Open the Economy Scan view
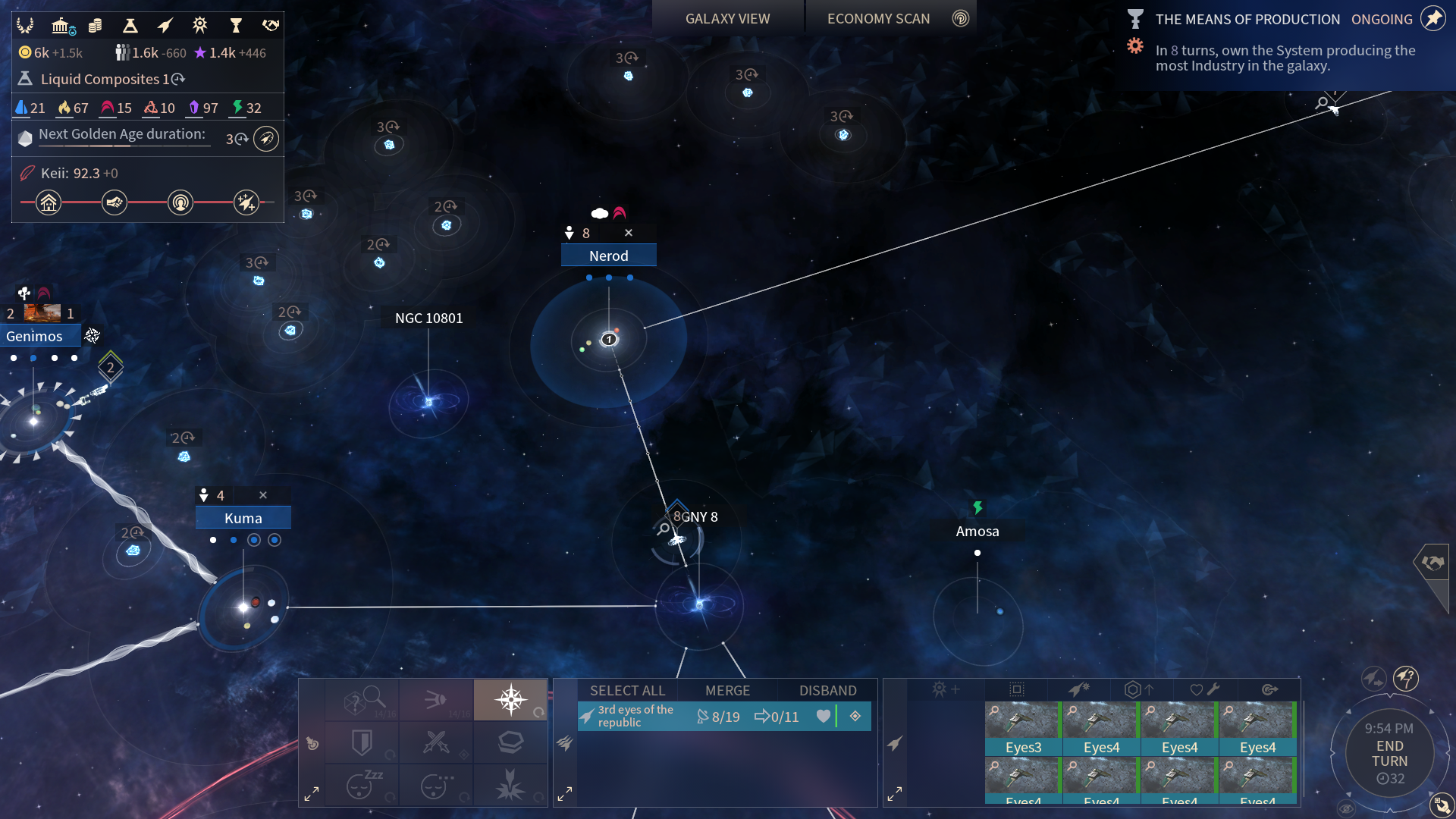1456x819 pixels. [x=878, y=19]
